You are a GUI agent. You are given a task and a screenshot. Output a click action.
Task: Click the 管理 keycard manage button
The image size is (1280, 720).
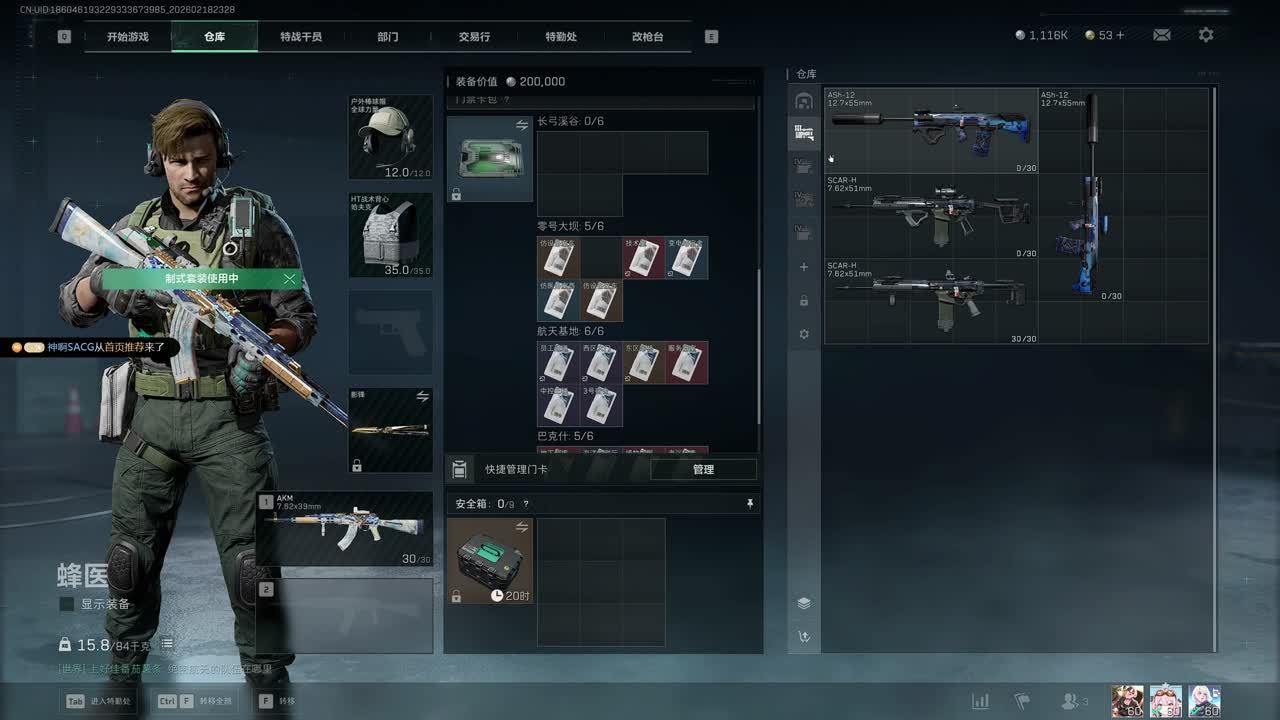(x=703, y=469)
